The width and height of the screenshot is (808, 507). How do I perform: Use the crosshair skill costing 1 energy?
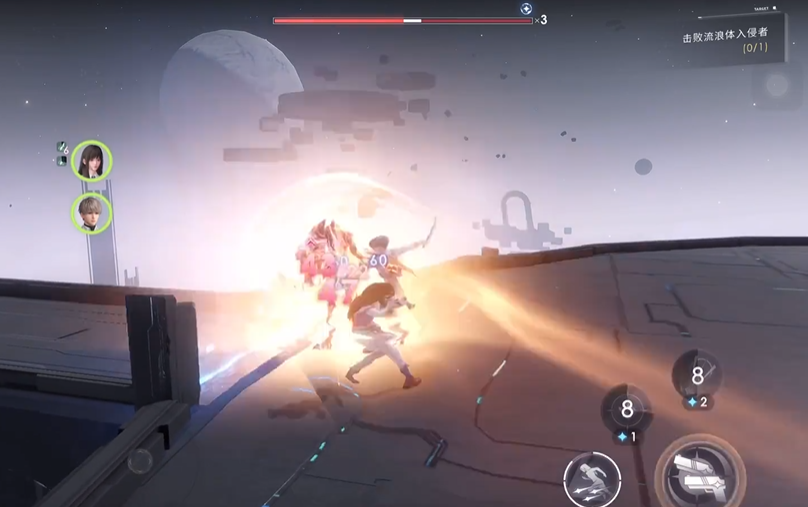627,409
